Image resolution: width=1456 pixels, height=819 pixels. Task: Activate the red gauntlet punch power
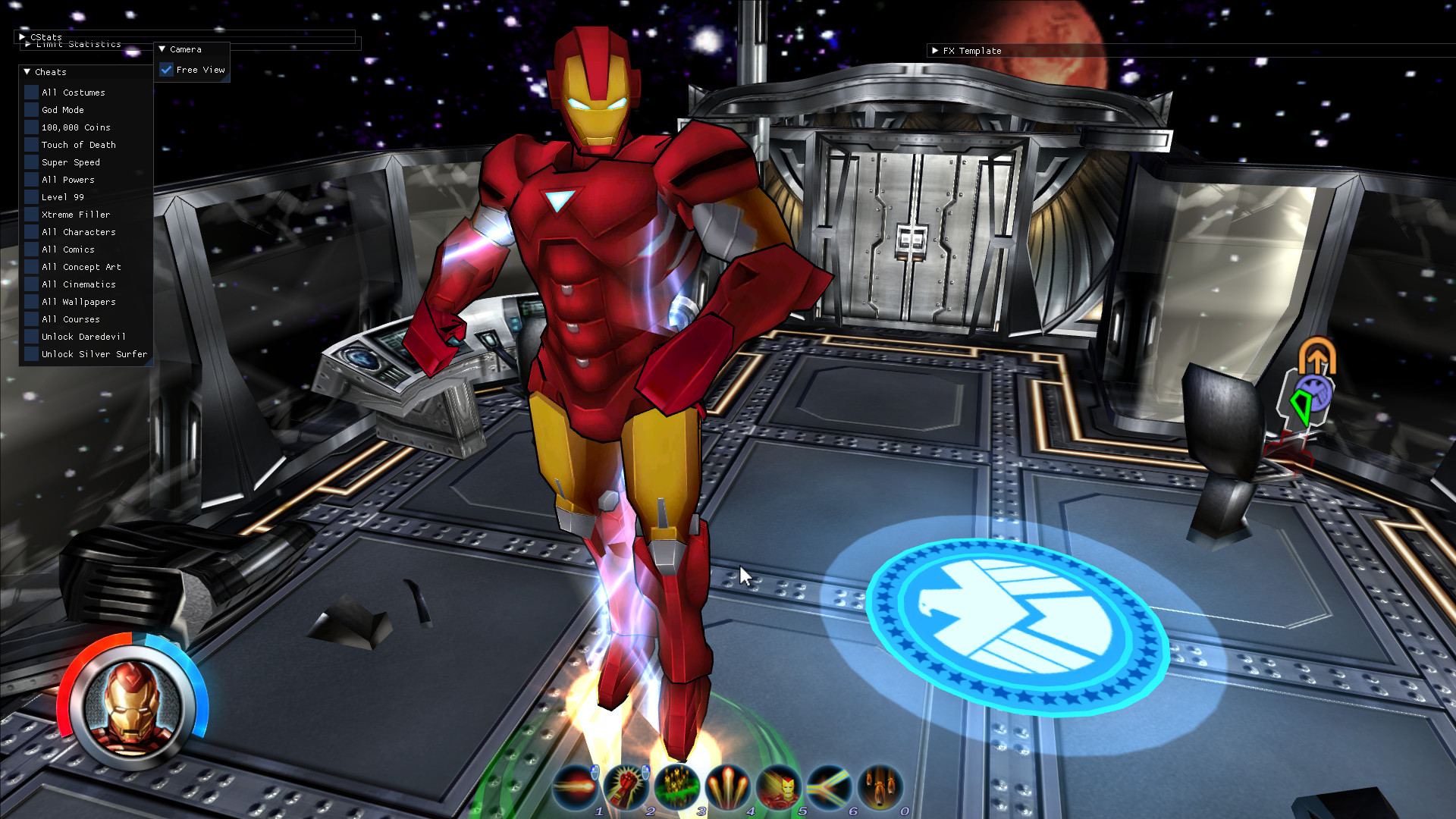[627, 786]
